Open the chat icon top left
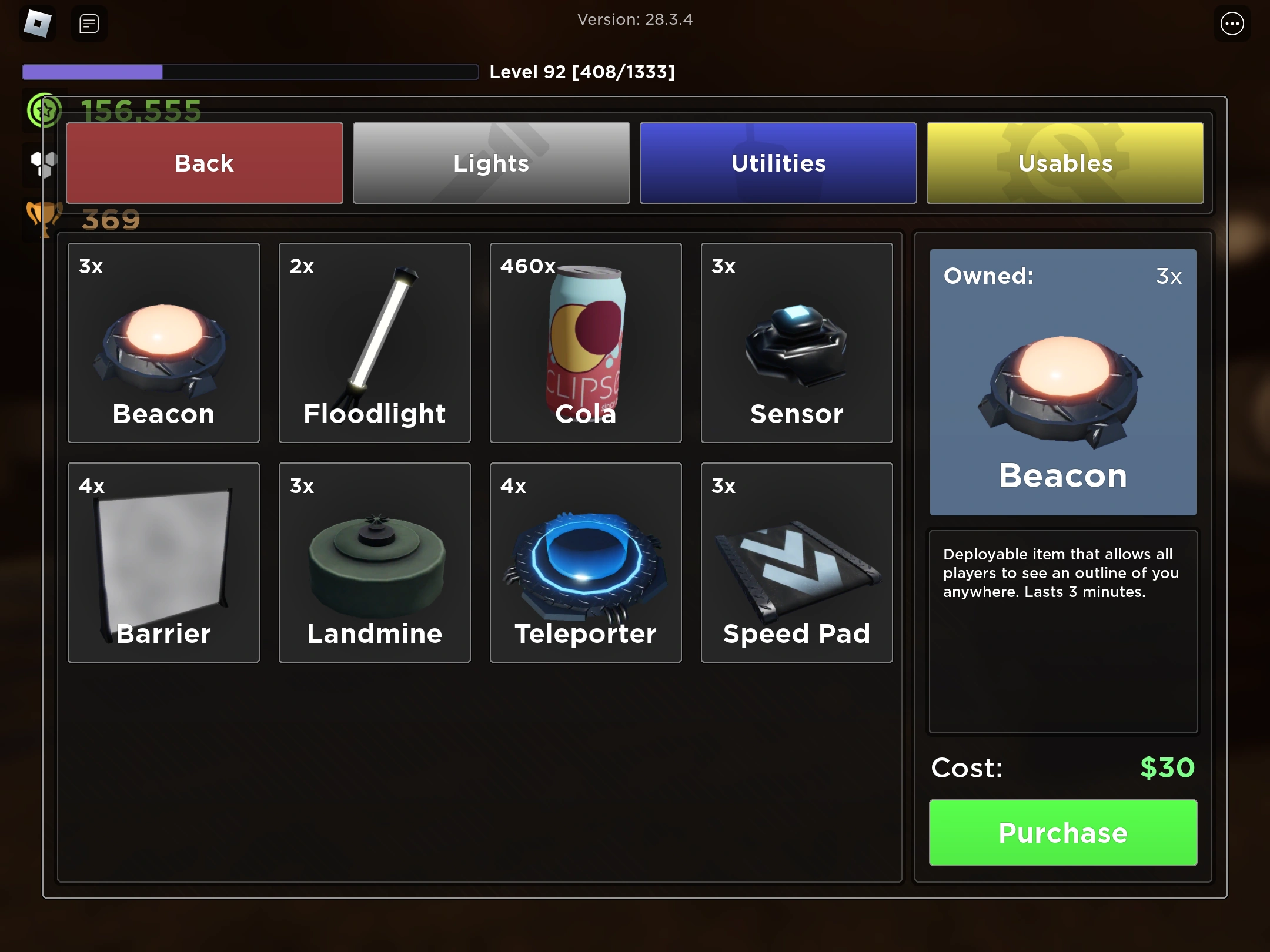The image size is (1270, 952). [x=88, y=24]
